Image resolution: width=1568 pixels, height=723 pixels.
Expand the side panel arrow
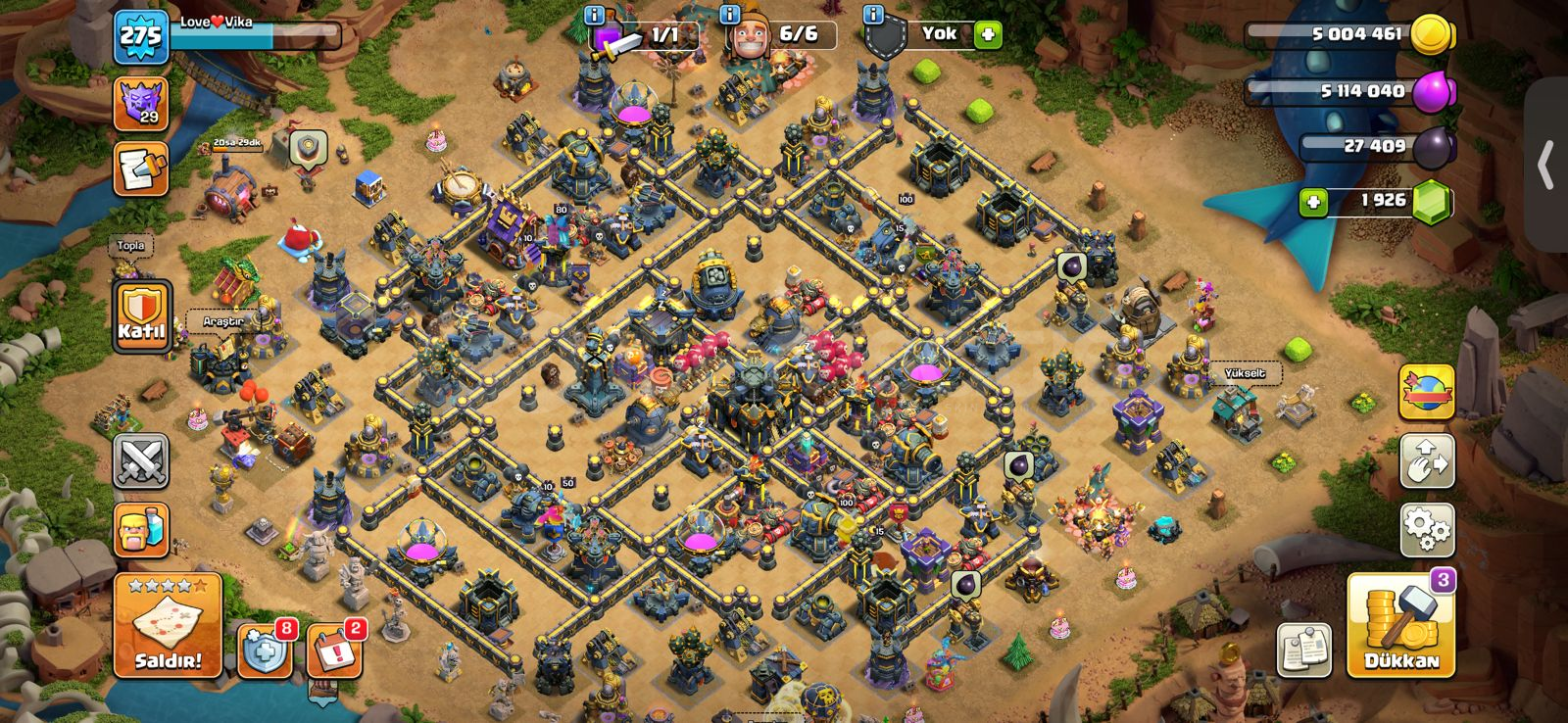(1546, 165)
